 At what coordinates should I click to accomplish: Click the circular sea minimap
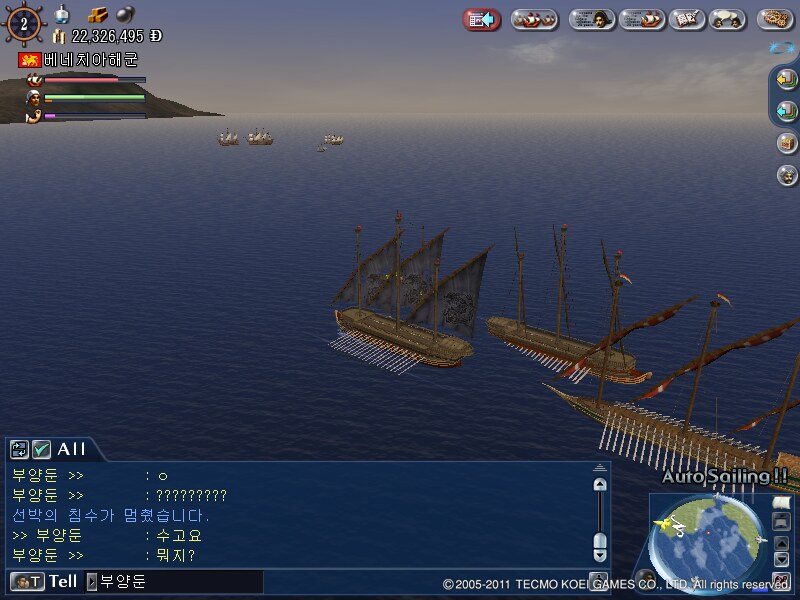coord(706,541)
